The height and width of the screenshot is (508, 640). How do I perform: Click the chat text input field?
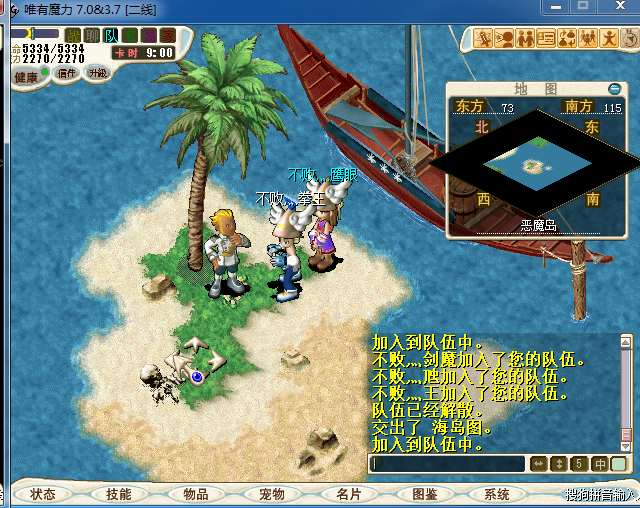pos(447,464)
